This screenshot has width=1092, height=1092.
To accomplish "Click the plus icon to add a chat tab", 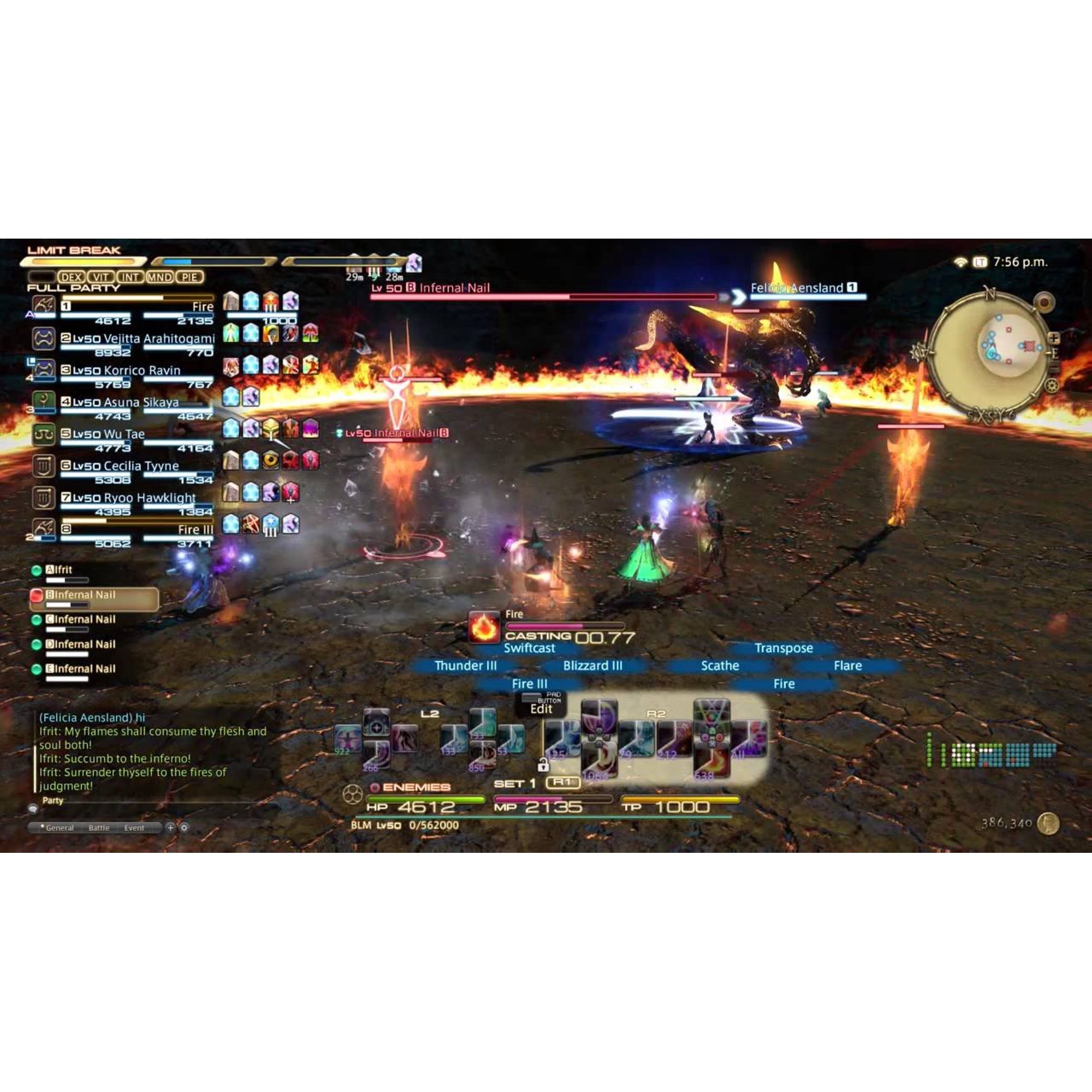I will pyautogui.click(x=173, y=827).
